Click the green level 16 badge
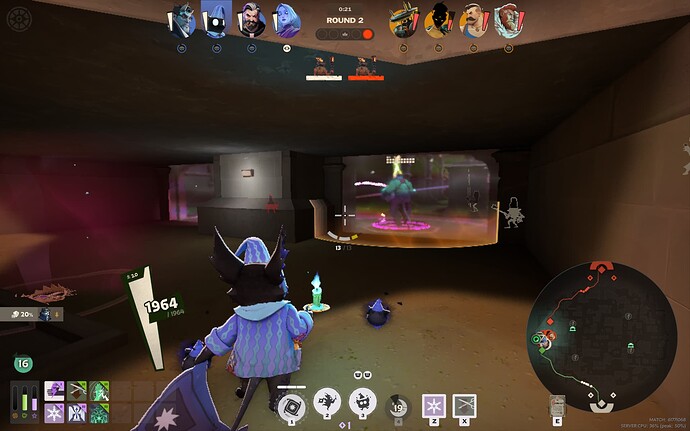 click(x=22, y=364)
